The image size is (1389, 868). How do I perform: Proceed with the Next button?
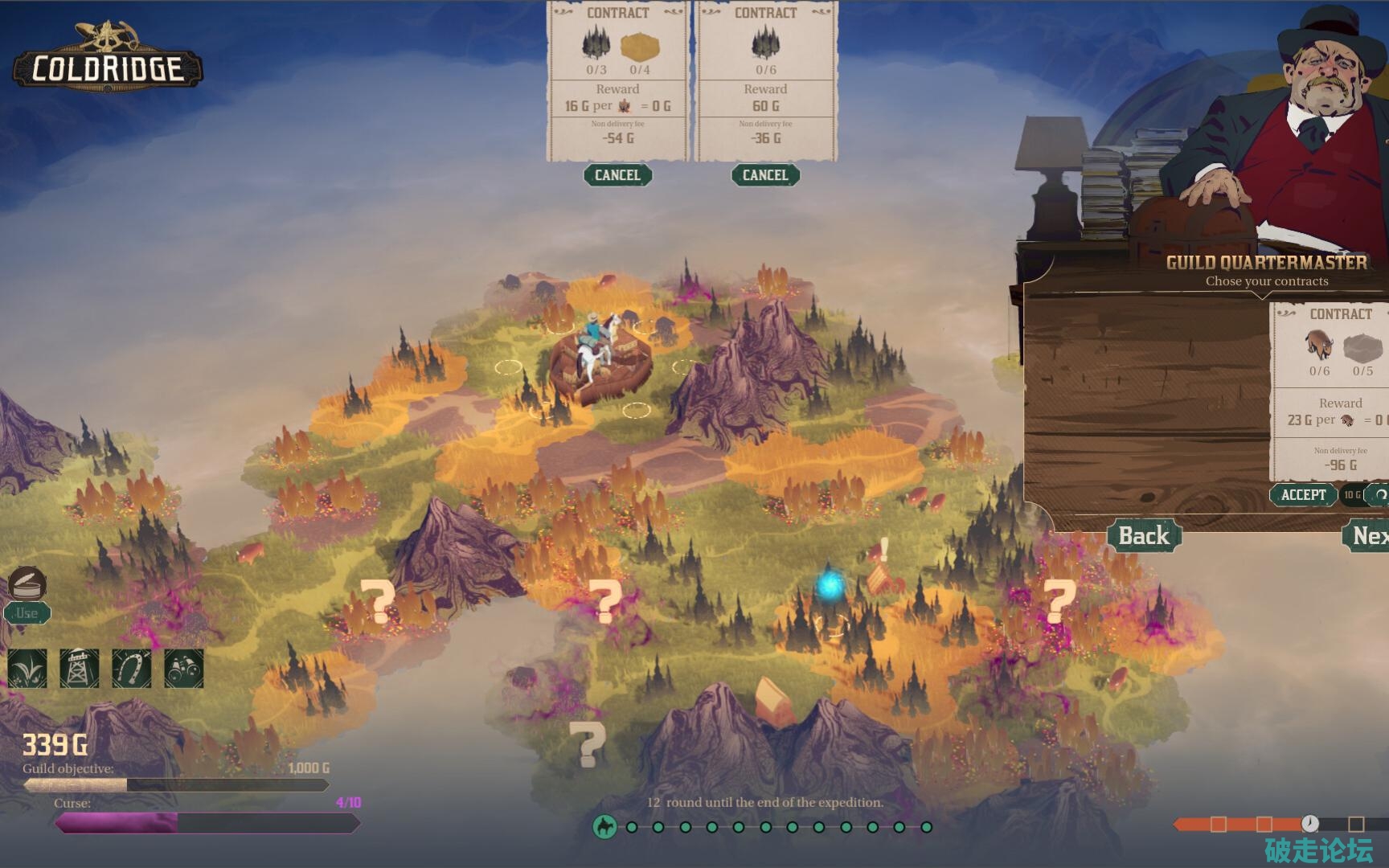pos(1369,536)
